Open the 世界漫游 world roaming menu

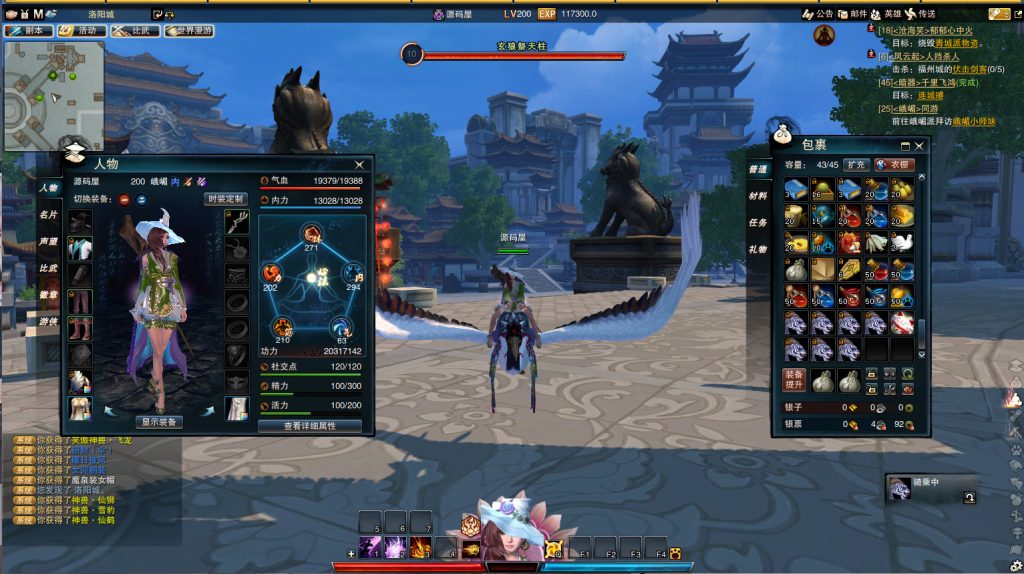coord(189,31)
